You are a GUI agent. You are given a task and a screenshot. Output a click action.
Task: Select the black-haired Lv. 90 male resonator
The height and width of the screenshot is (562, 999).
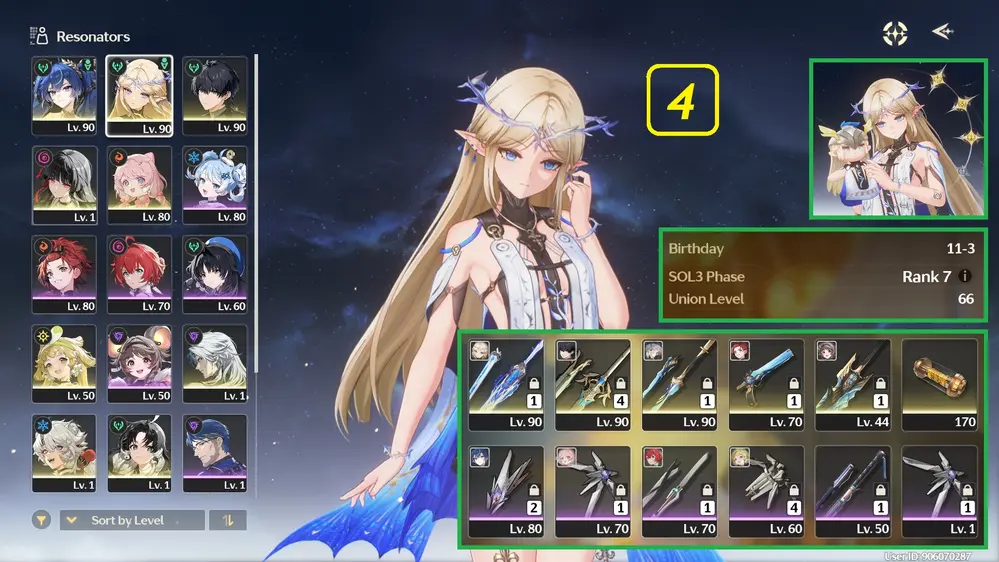215,95
